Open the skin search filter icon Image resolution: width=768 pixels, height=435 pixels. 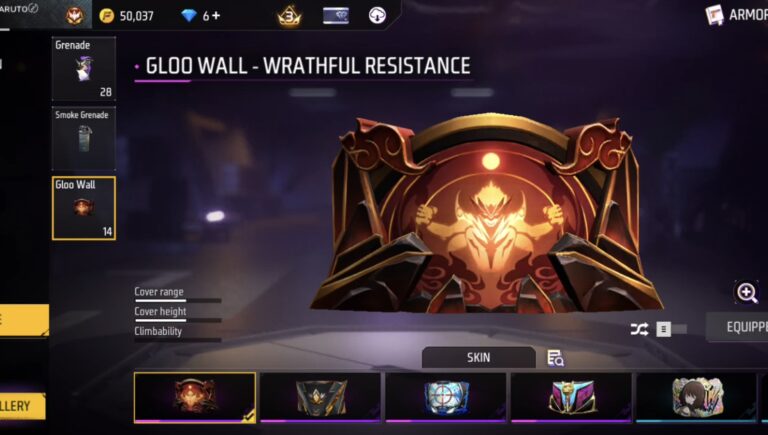point(555,357)
